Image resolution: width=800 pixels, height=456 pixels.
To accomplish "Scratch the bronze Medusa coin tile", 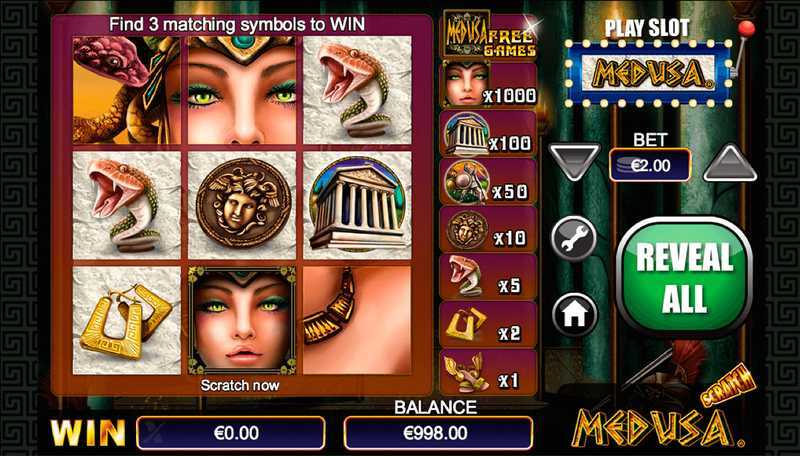I will tap(244, 208).
